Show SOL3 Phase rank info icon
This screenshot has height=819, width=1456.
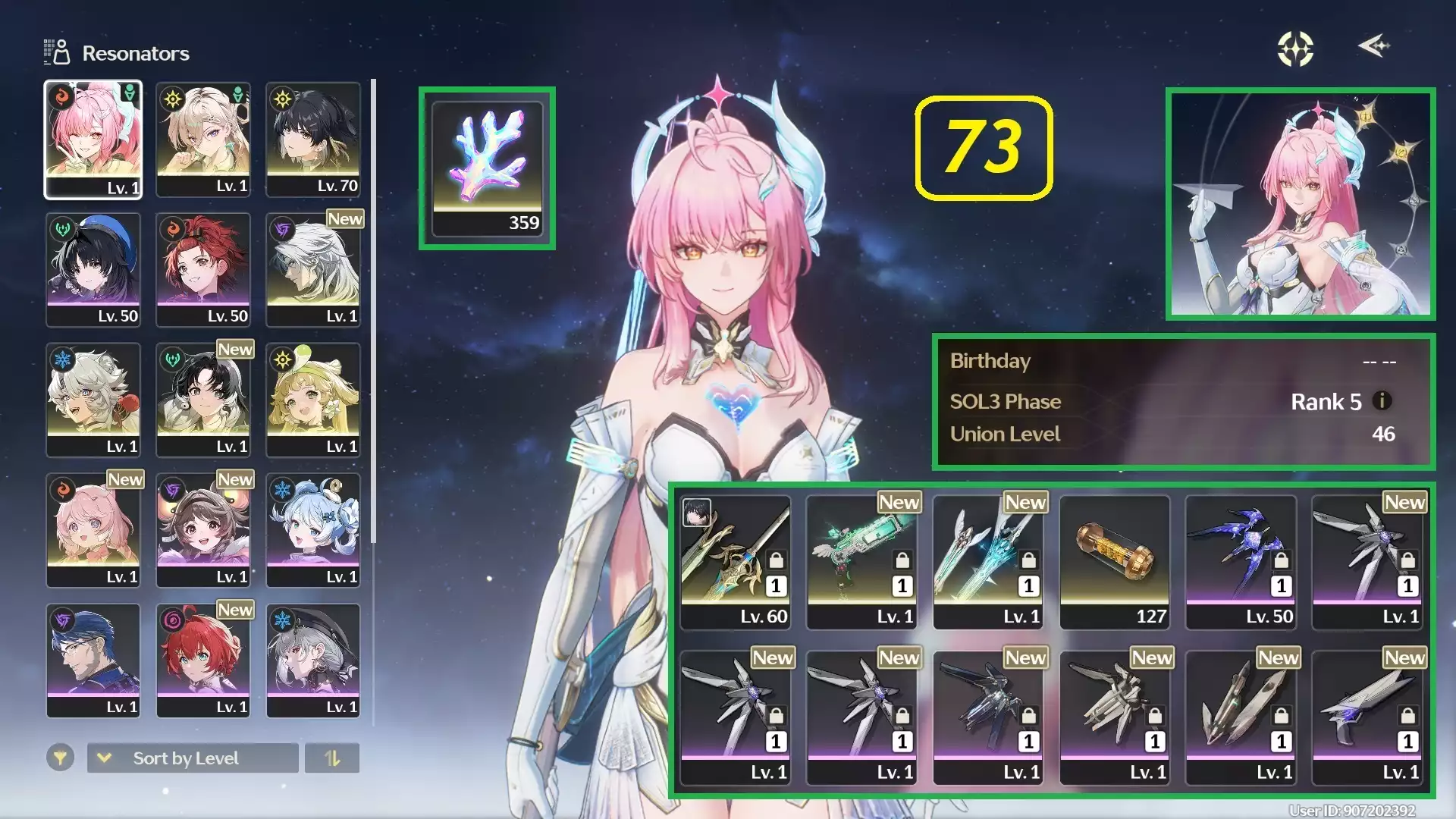pyautogui.click(x=1382, y=400)
